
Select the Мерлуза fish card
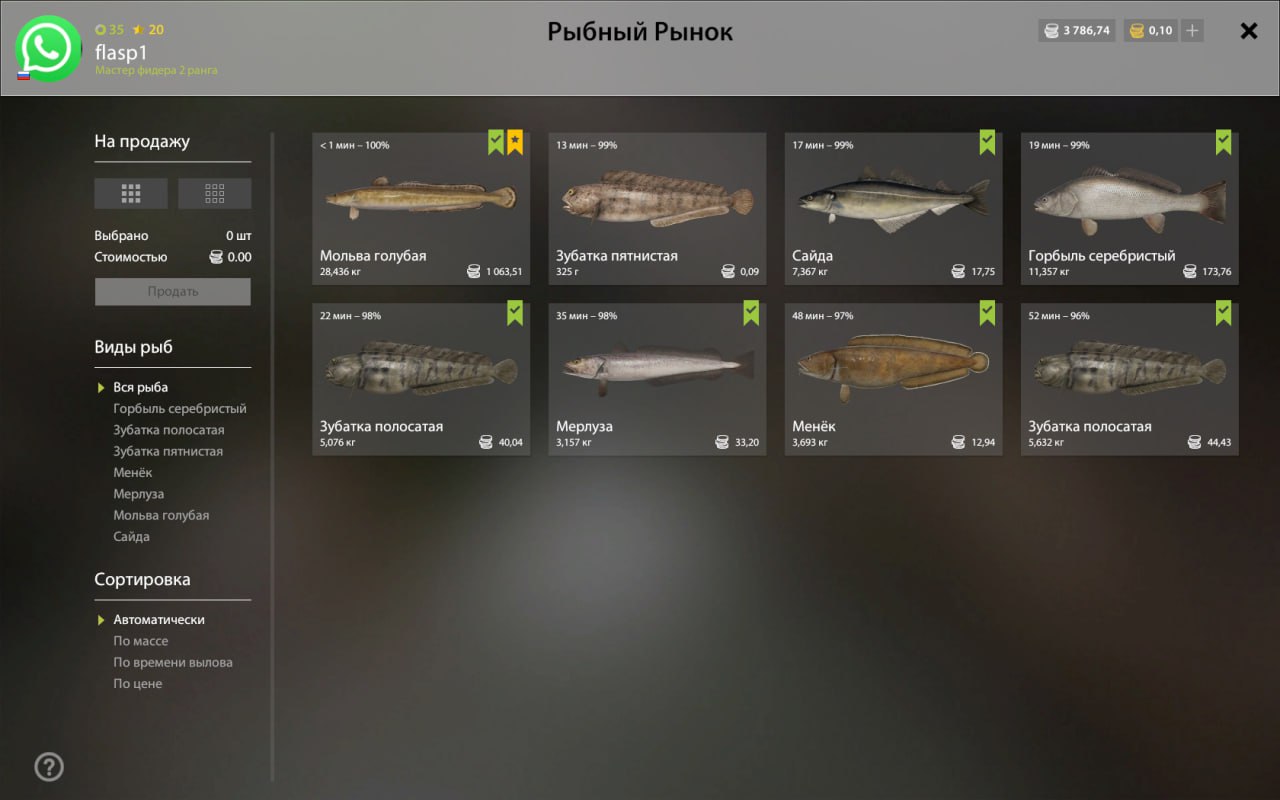[657, 379]
